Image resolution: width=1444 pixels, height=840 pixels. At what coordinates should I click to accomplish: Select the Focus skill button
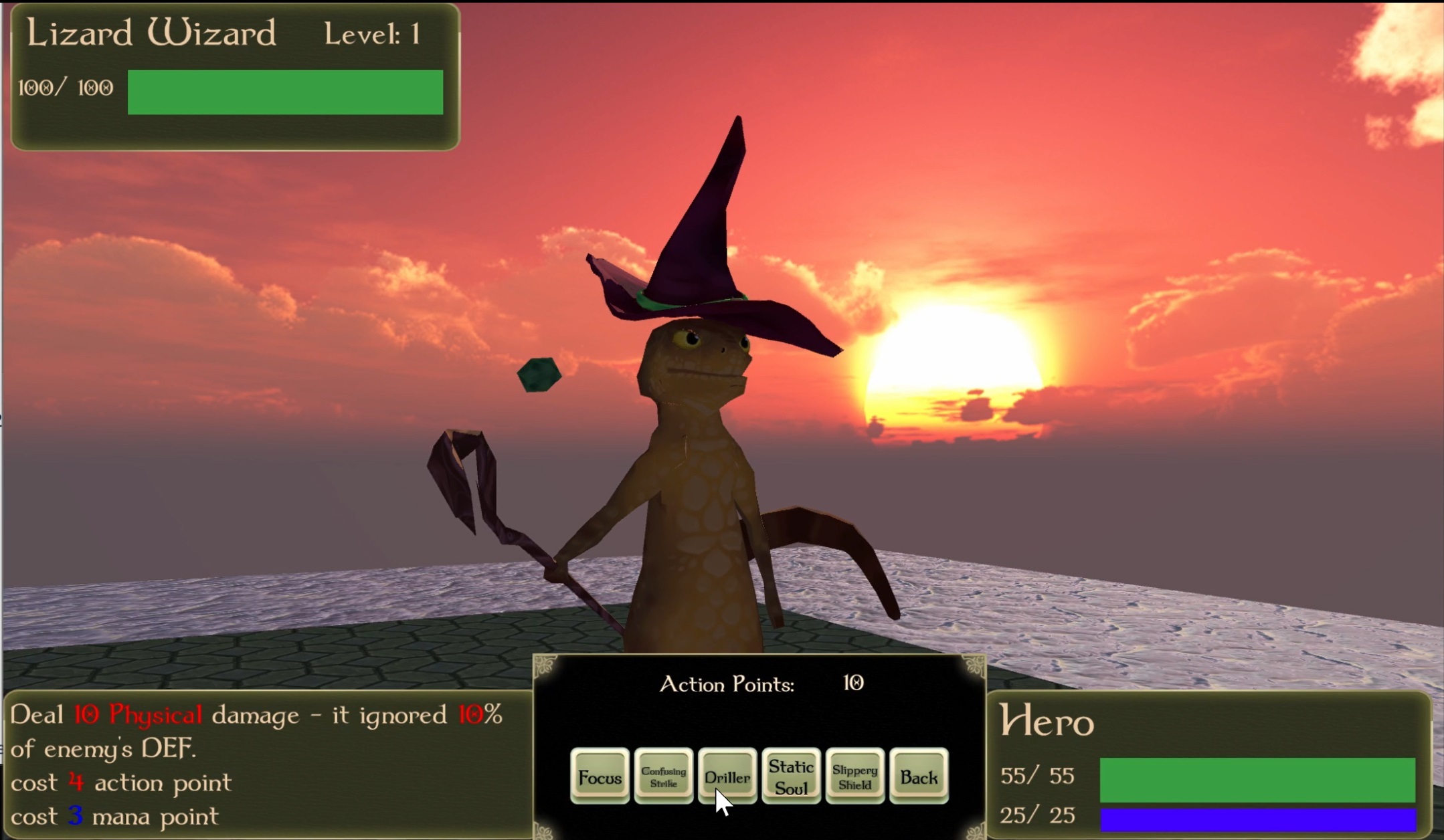(600, 777)
